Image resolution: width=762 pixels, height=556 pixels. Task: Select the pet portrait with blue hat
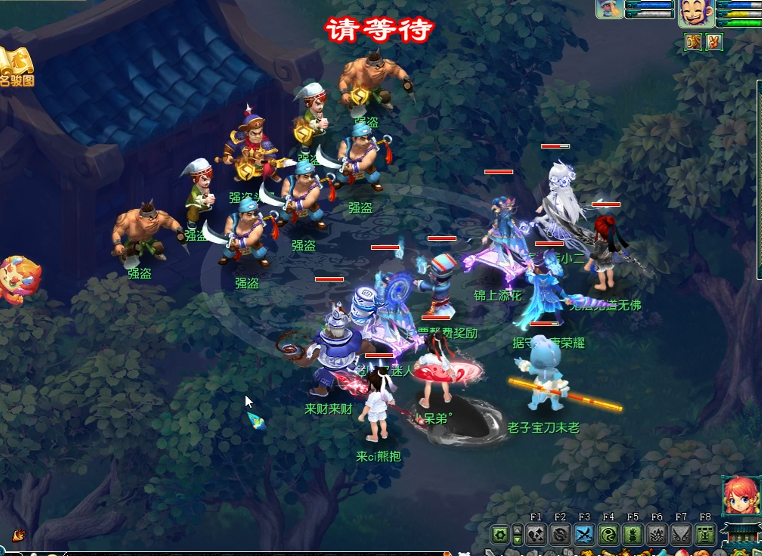coord(609,9)
